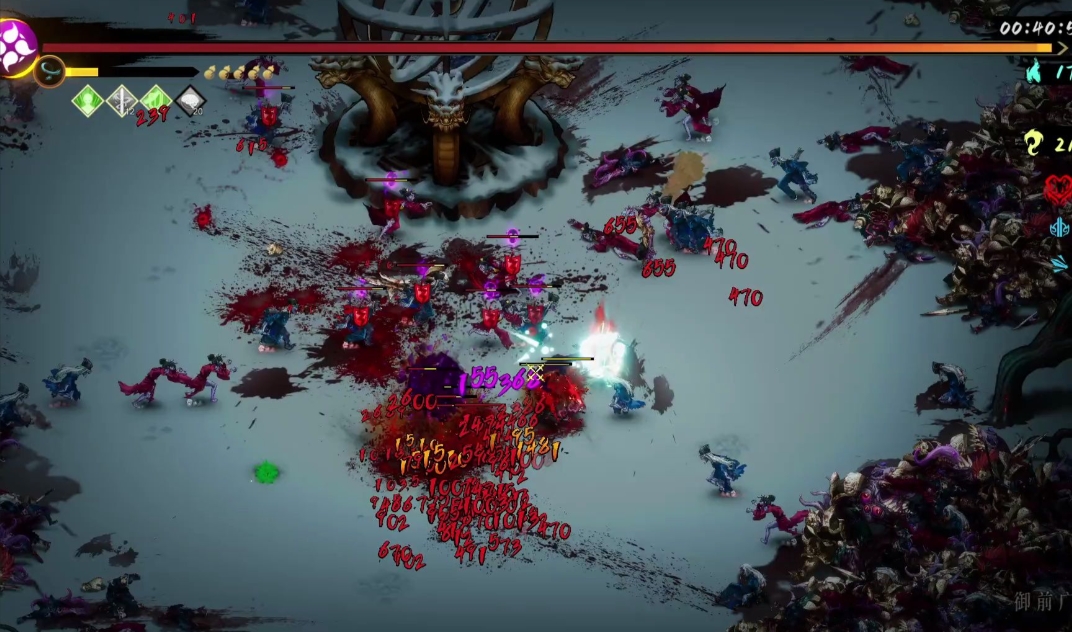1072x632 pixels.
Task: Use the green beast ability diamond
Action: pyautogui.click(x=156, y=100)
